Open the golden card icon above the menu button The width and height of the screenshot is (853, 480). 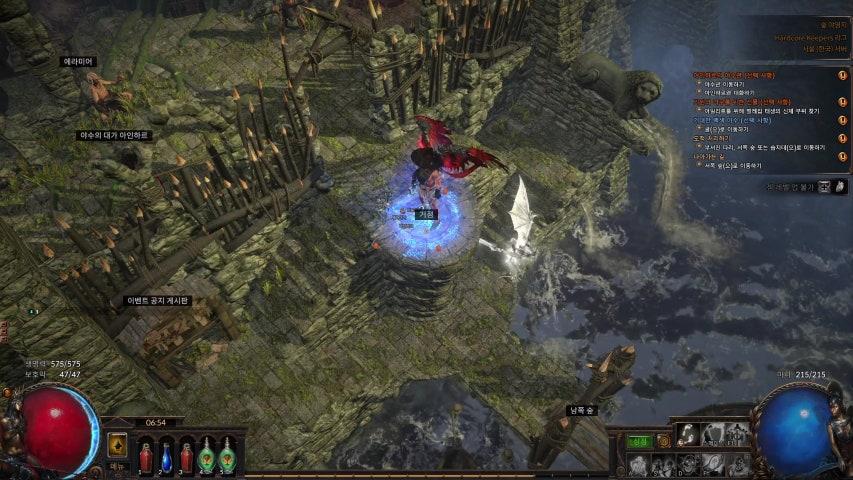(x=117, y=445)
